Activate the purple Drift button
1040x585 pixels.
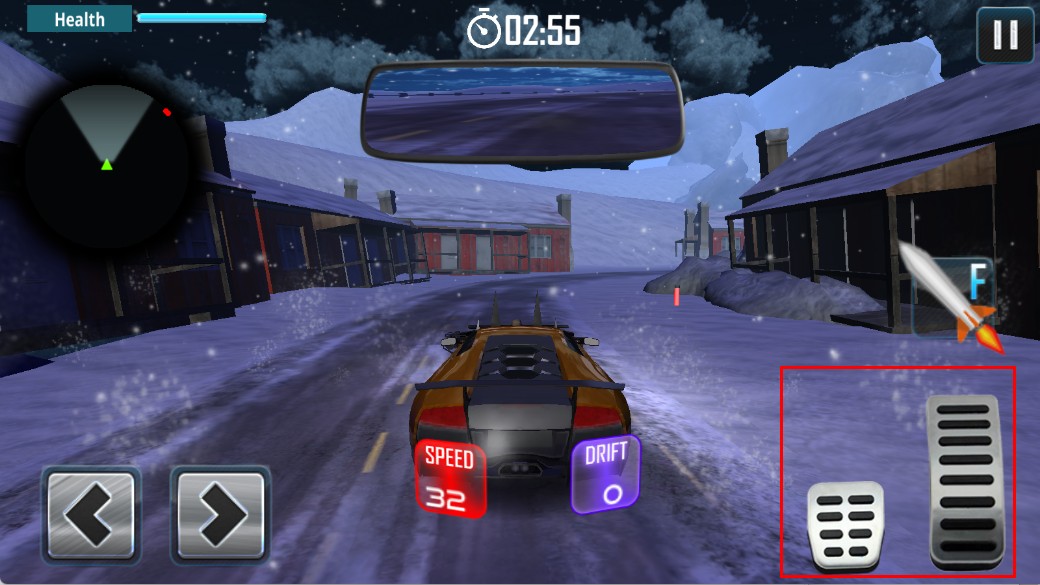[x=606, y=474]
